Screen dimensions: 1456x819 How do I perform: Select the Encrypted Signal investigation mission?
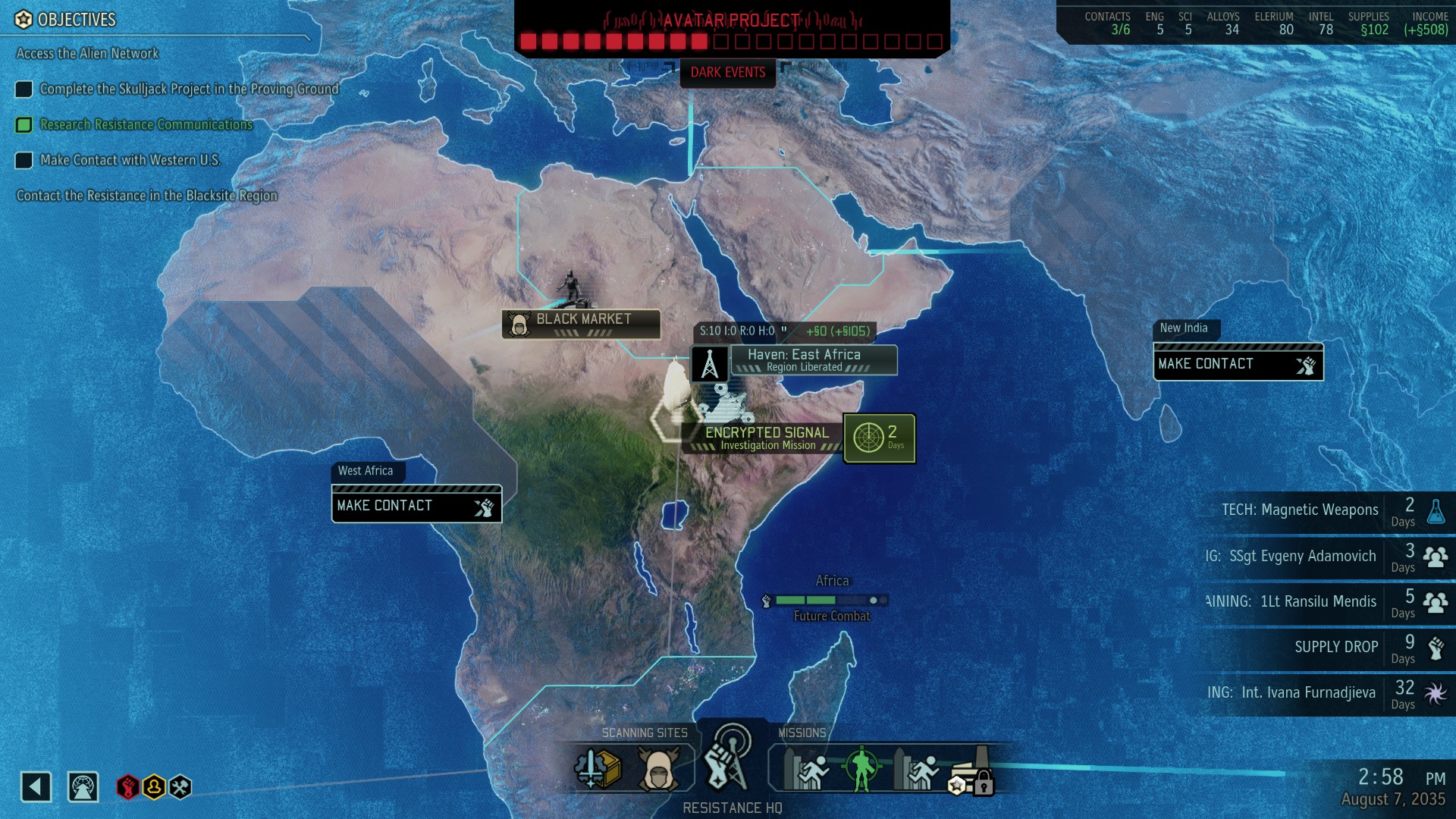[766, 438]
